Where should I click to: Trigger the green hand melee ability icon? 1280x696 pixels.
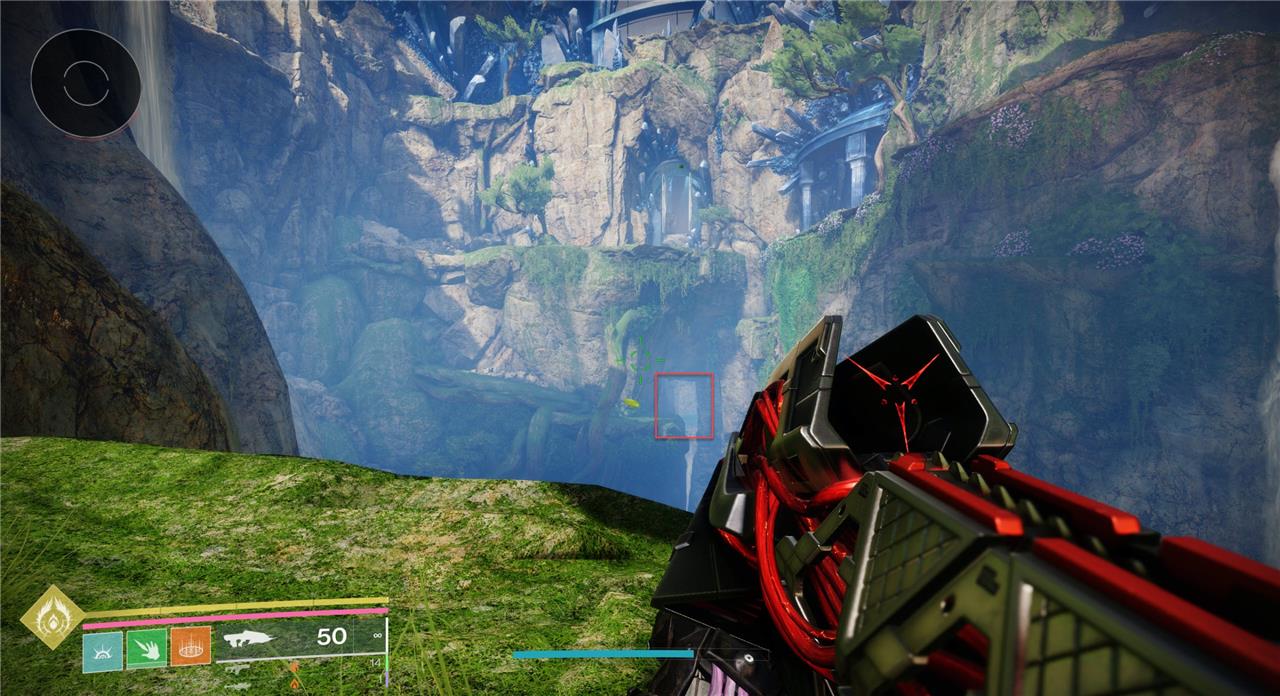coord(147,650)
